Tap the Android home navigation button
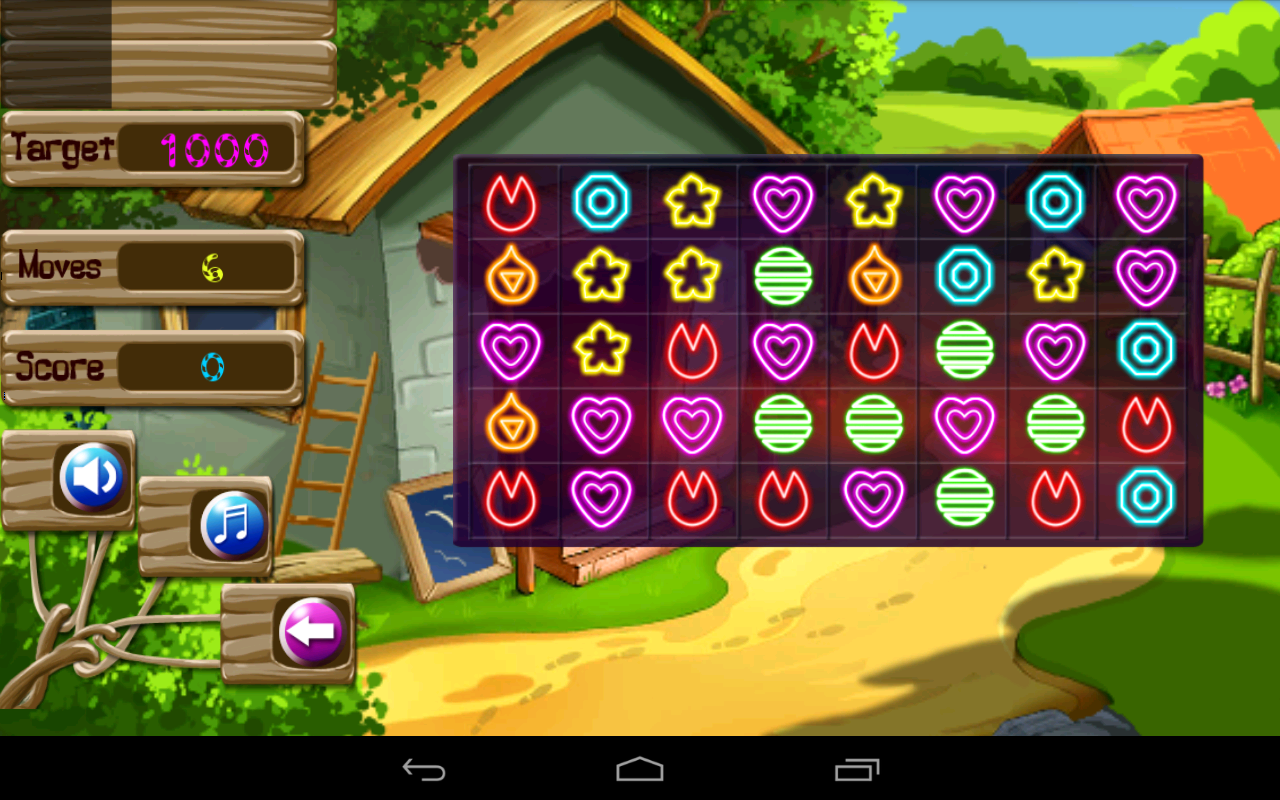 click(639, 770)
